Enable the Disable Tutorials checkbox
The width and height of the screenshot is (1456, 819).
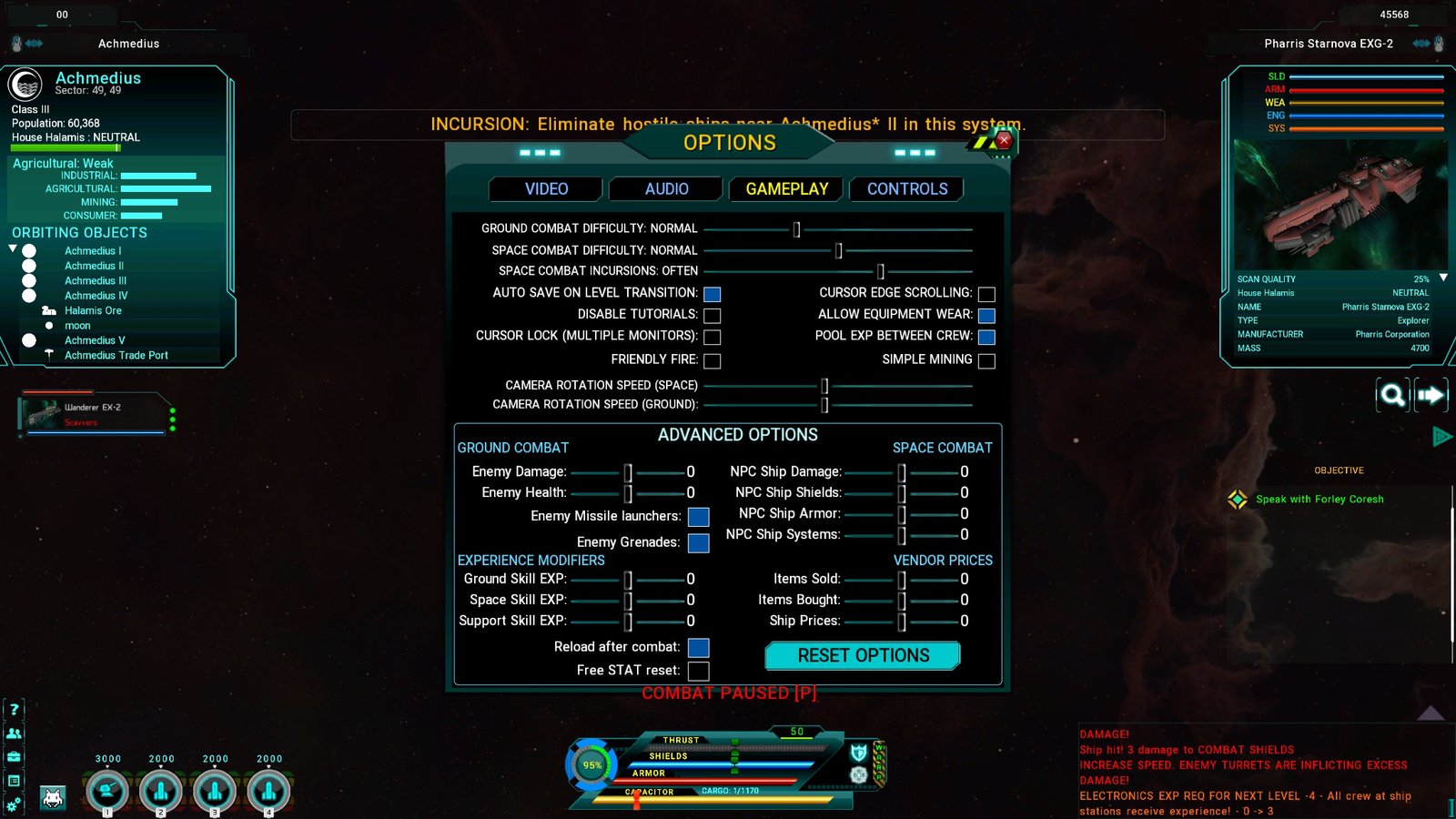[713, 316]
